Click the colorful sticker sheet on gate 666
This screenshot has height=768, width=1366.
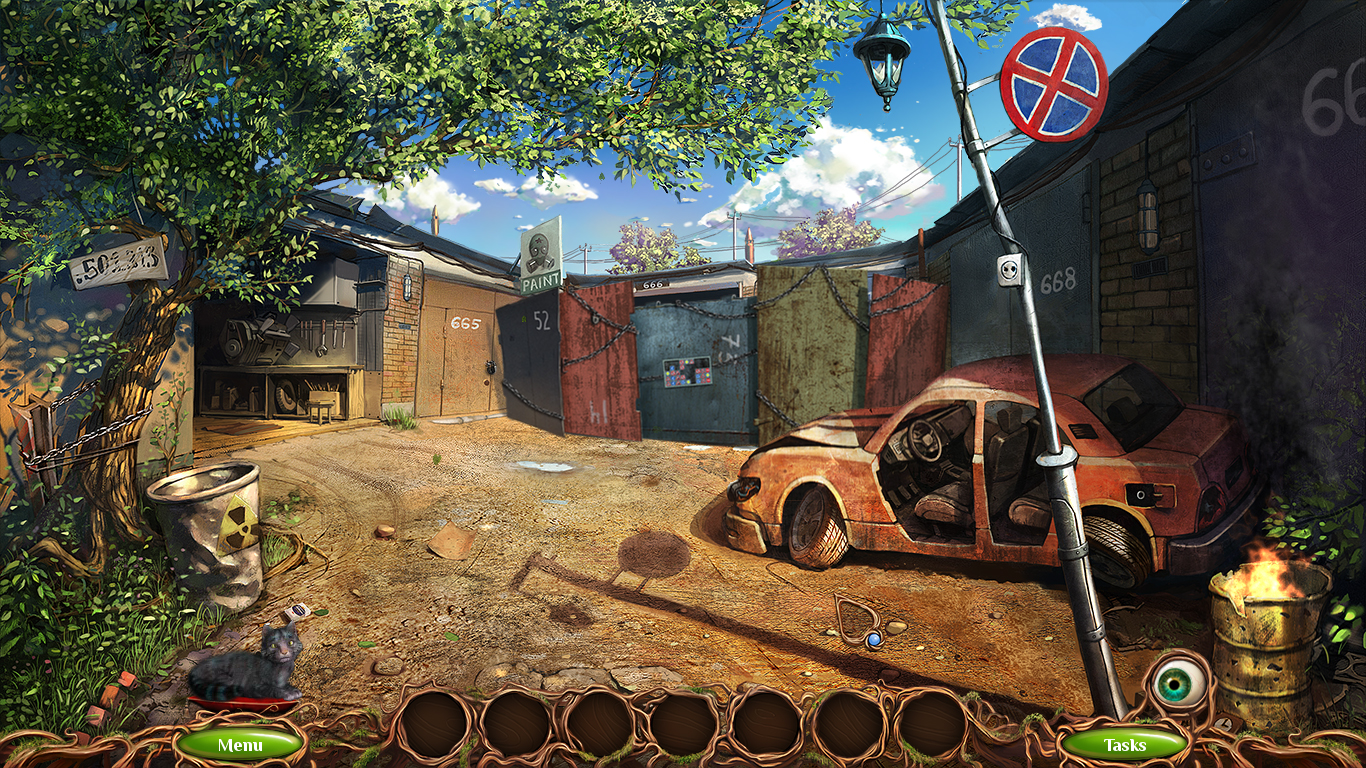(x=690, y=372)
